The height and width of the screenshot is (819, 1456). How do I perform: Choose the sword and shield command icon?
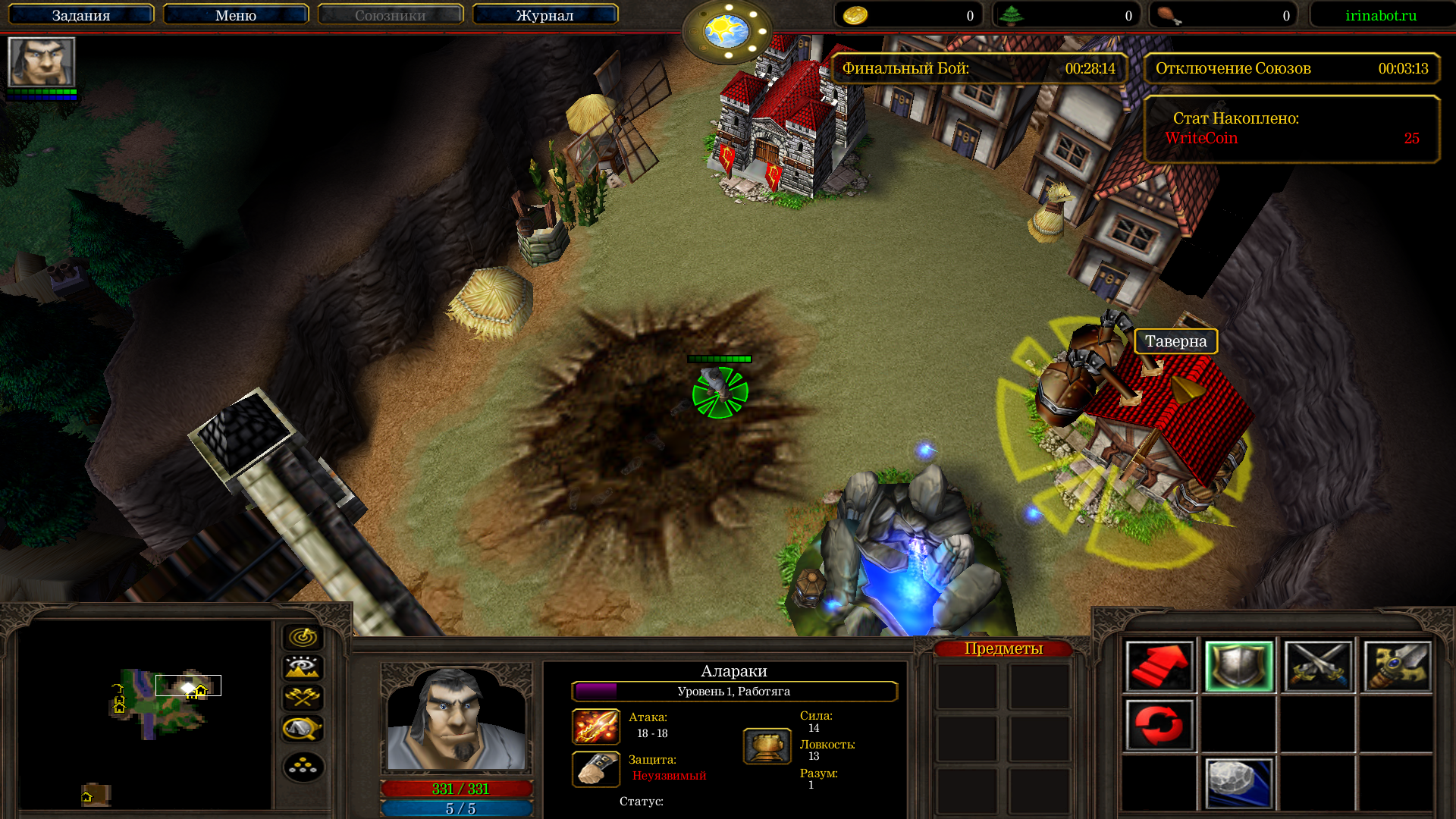(x=1397, y=667)
